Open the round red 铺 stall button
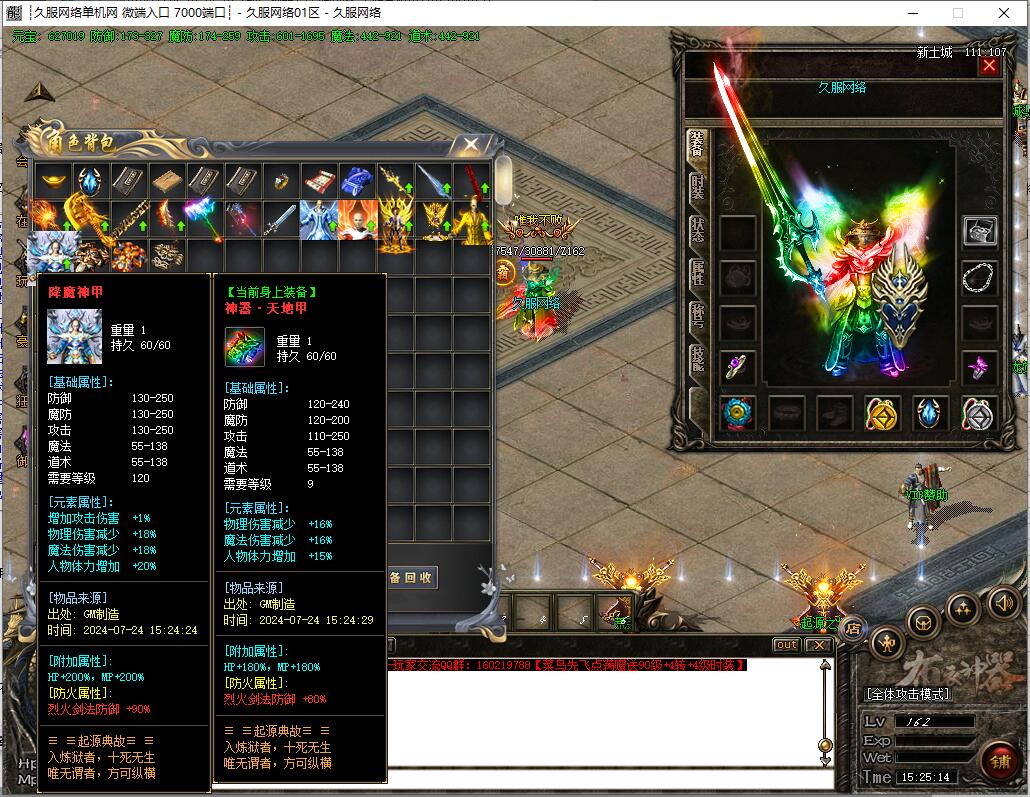The image size is (1030, 797). coord(998,760)
